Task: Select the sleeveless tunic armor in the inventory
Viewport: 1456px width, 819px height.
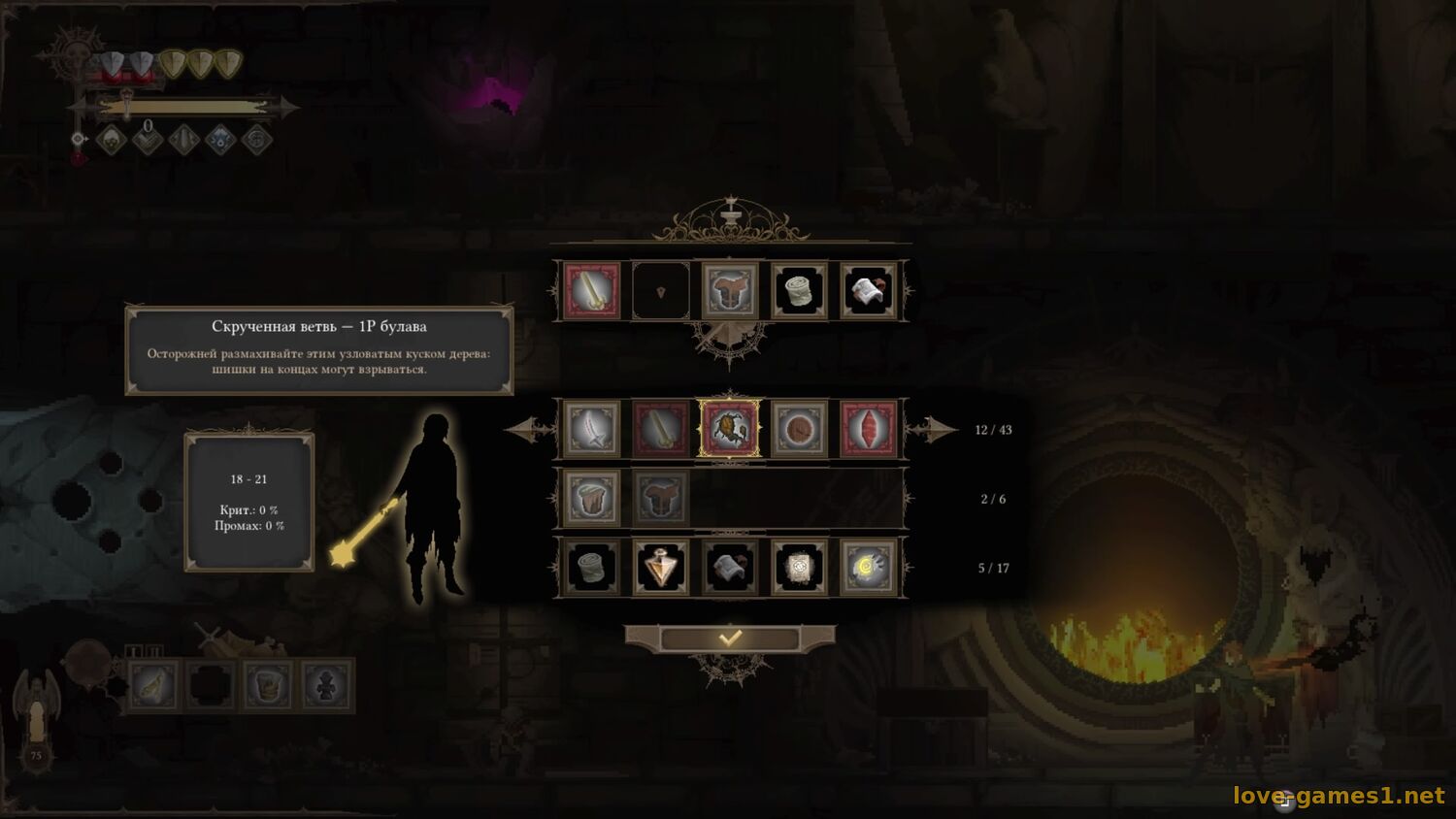Action: [591, 498]
